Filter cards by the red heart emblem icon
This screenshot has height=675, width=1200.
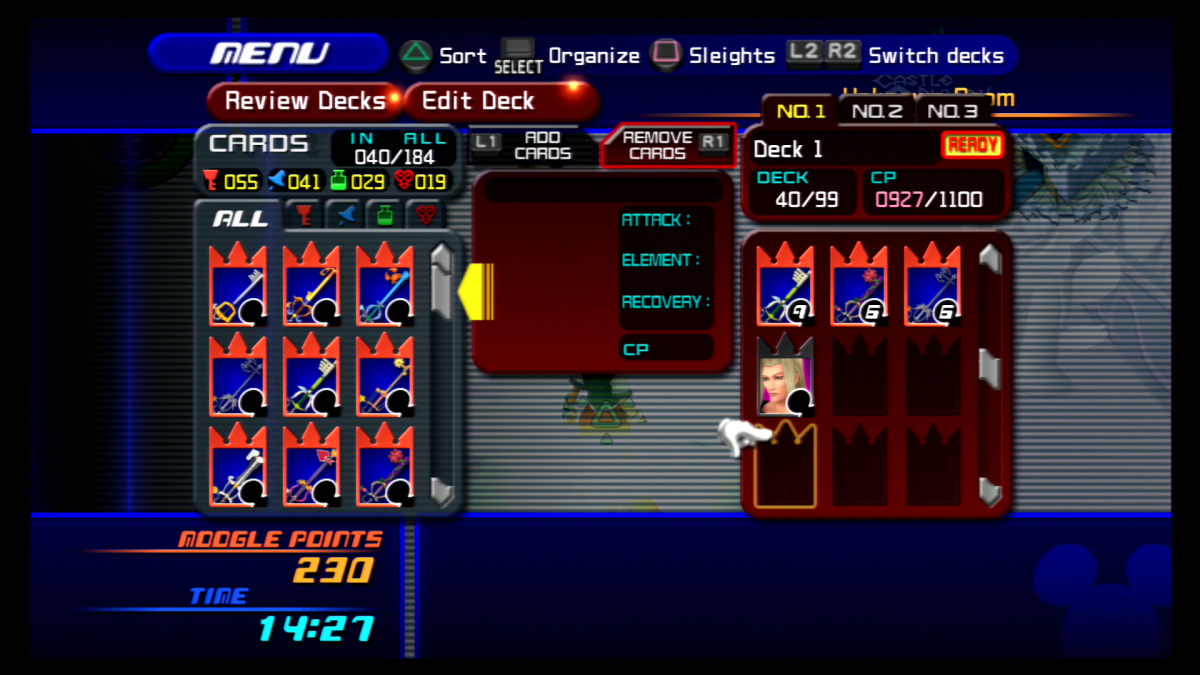(x=427, y=216)
